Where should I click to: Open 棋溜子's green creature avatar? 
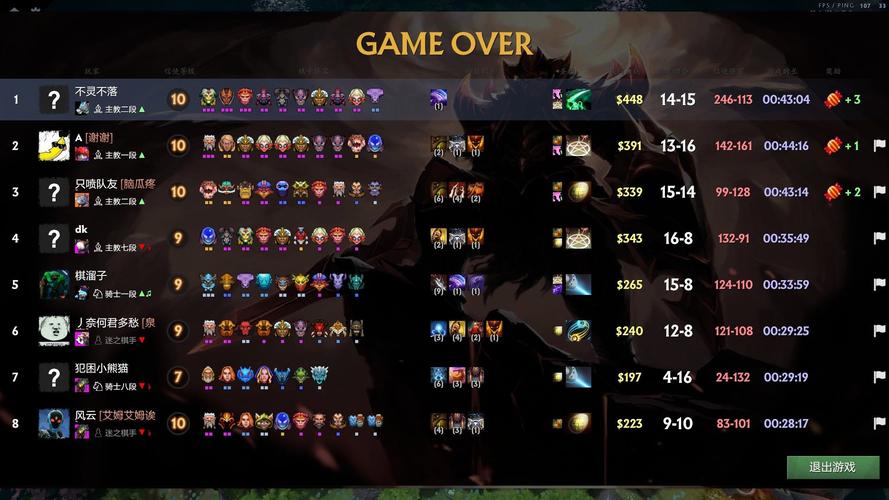(x=54, y=285)
